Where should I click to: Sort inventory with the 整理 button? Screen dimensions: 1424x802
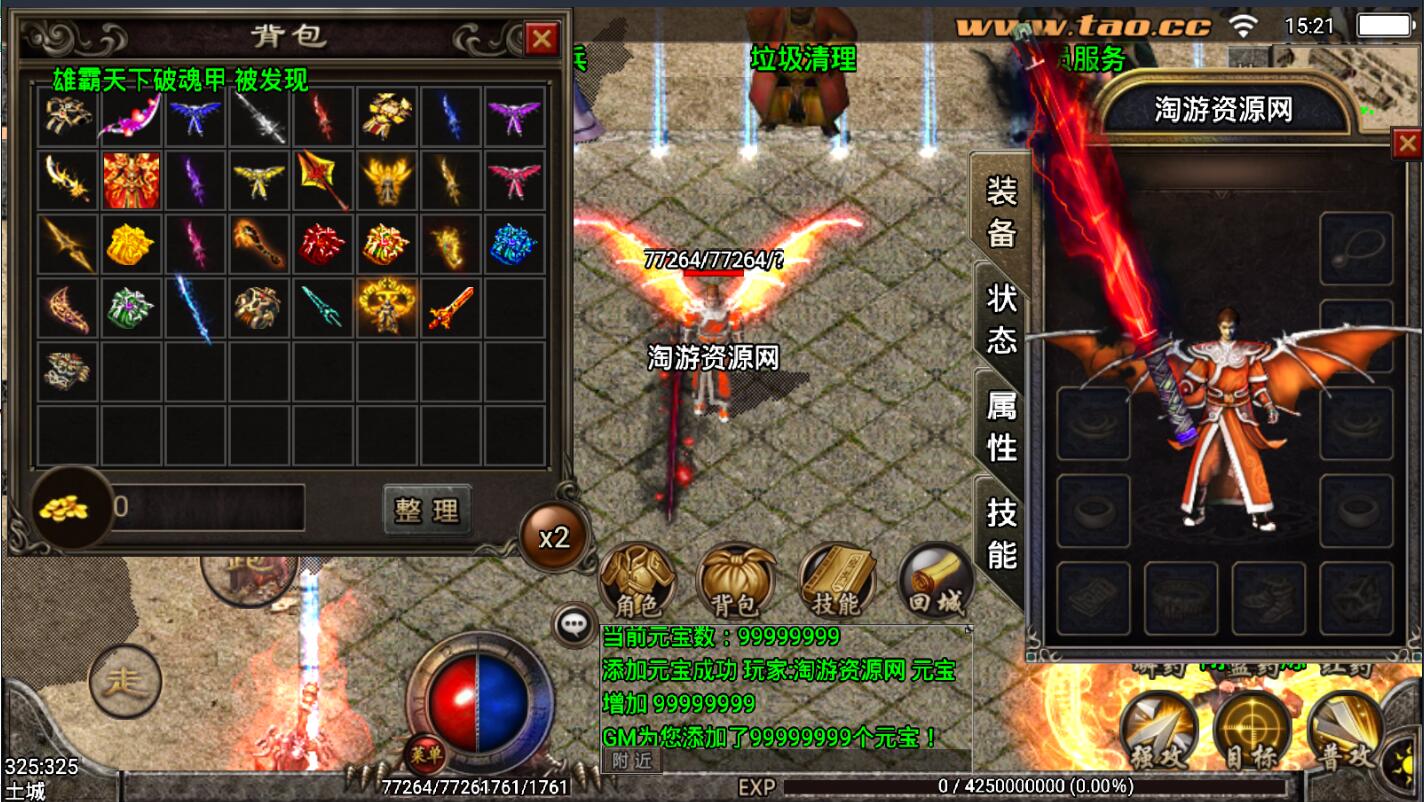pyautogui.click(x=427, y=510)
